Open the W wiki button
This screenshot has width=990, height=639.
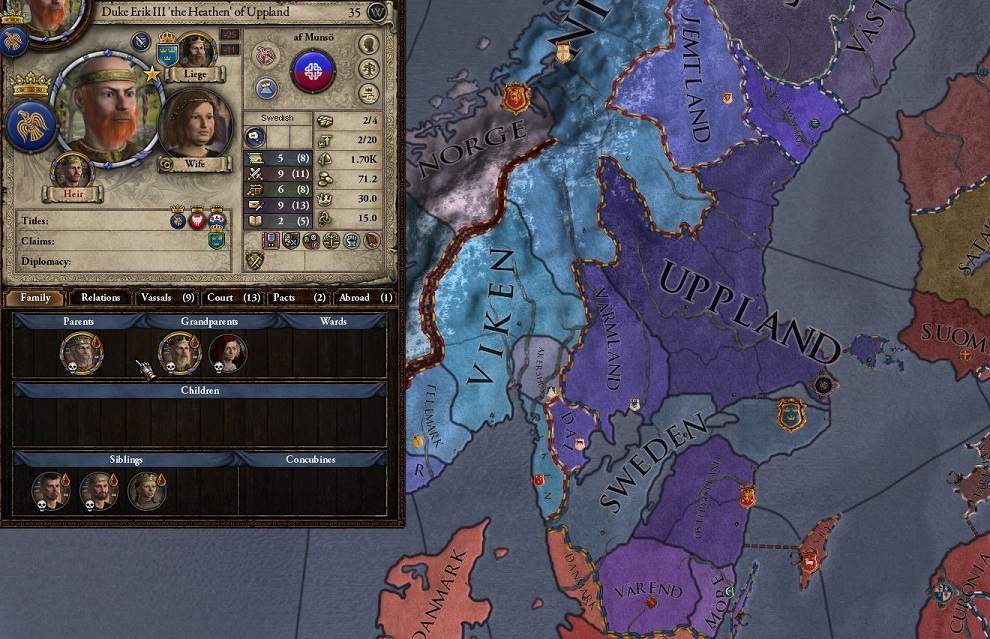pos(377,12)
